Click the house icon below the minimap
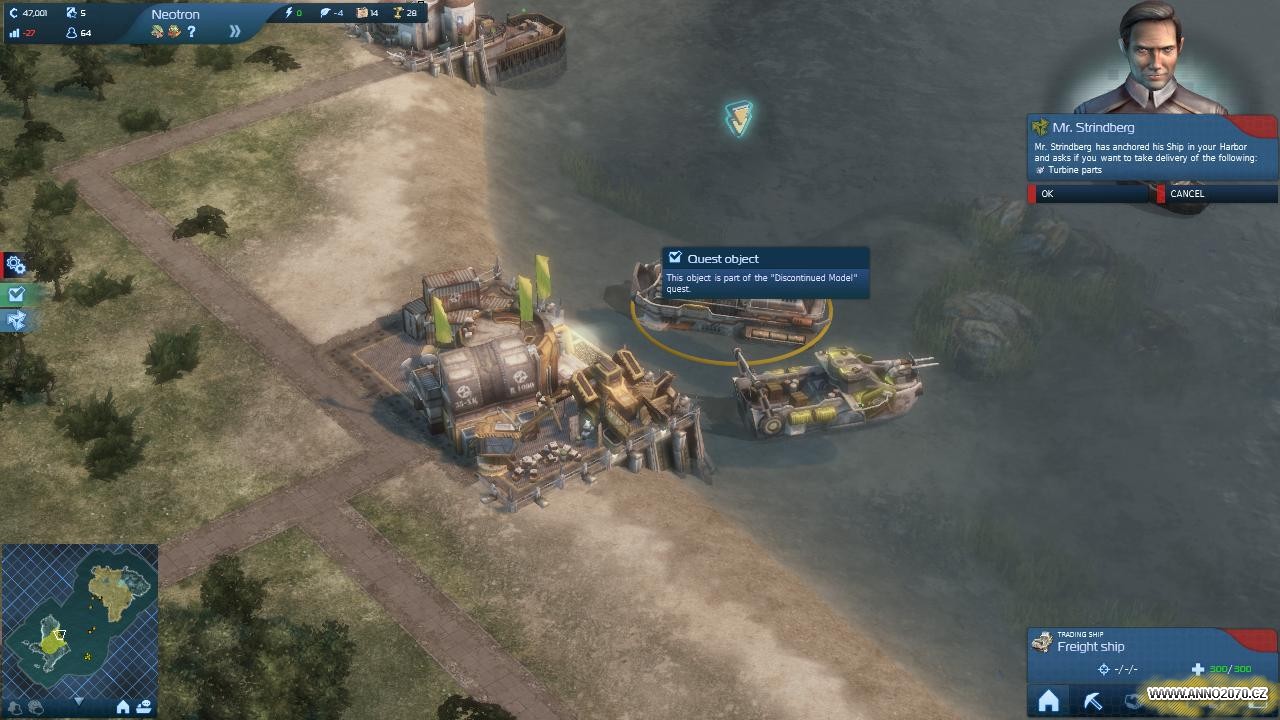 [123, 707]
